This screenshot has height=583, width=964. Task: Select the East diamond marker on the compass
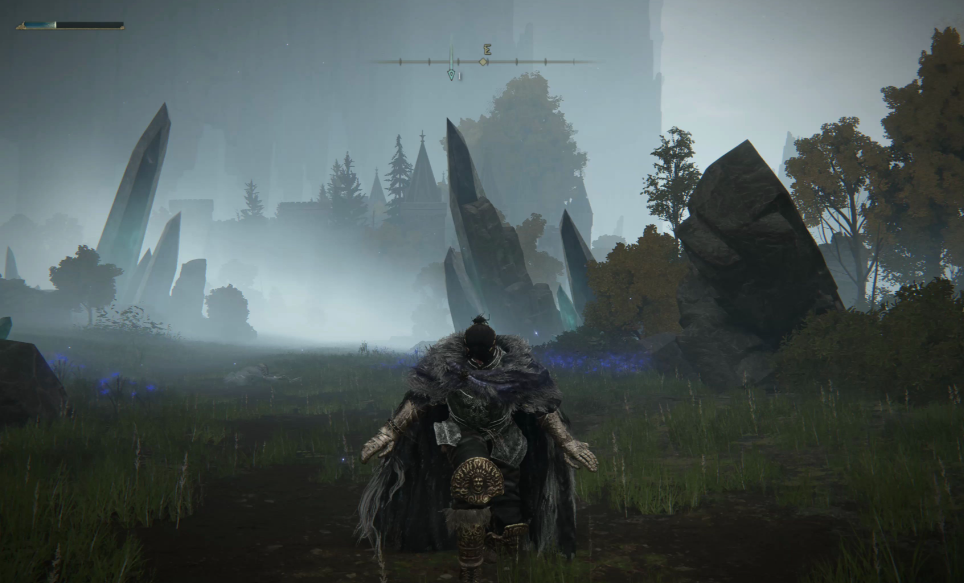coord(483,61)
